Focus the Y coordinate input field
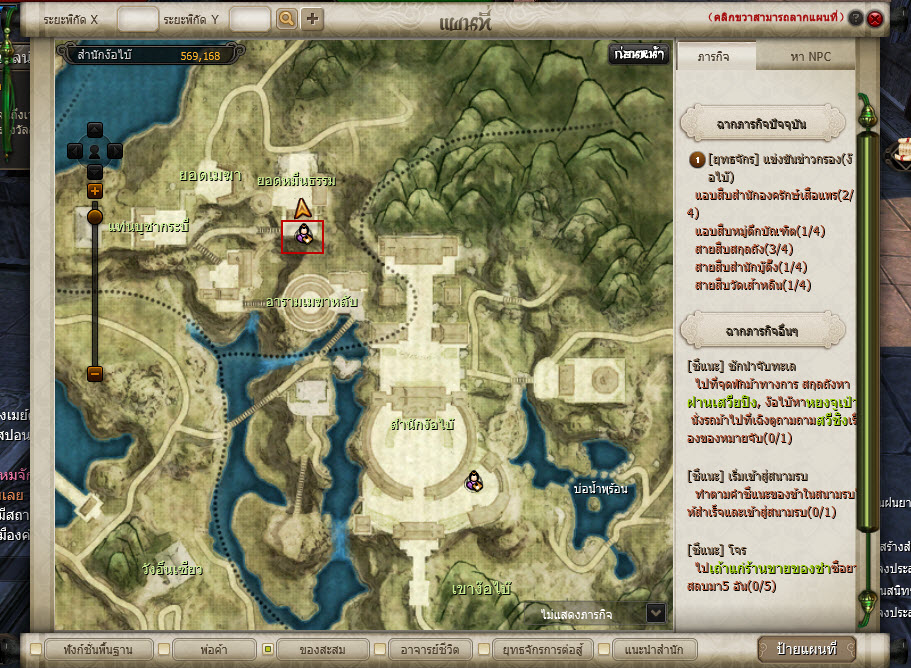 point(250,18)
